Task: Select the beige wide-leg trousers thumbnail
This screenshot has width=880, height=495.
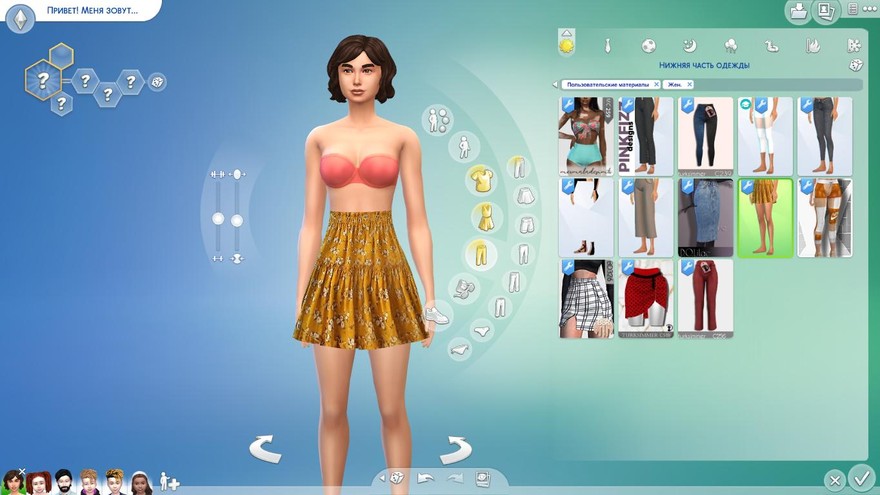Action: tap(645, 217)
